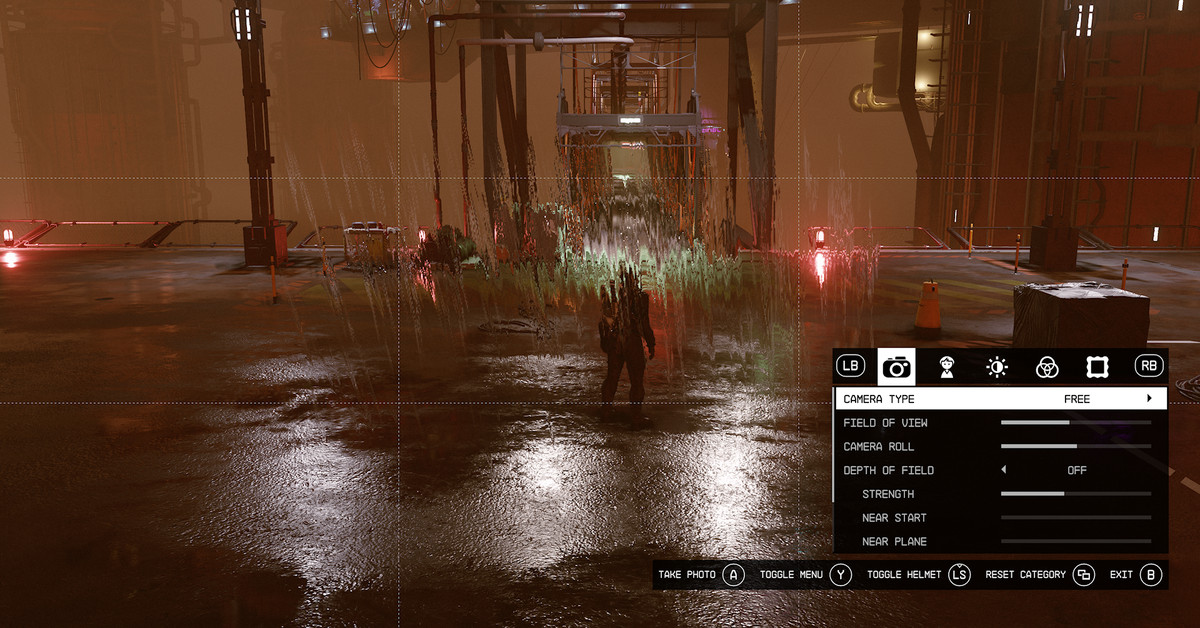Click the left arrow on Depth of Field

click(1003, 470)
